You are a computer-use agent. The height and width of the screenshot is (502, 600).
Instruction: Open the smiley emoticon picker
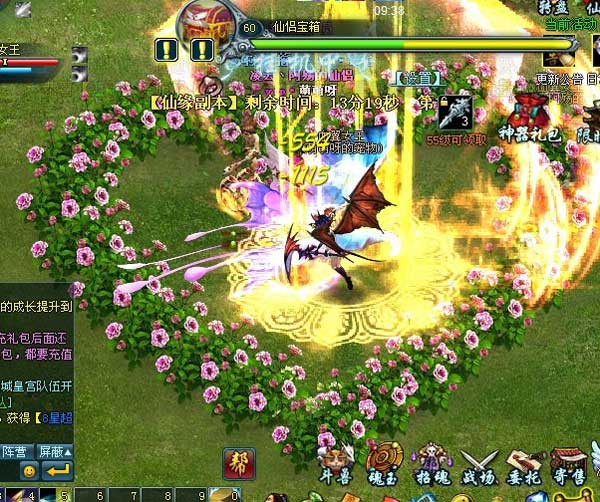tap(29, 471)
